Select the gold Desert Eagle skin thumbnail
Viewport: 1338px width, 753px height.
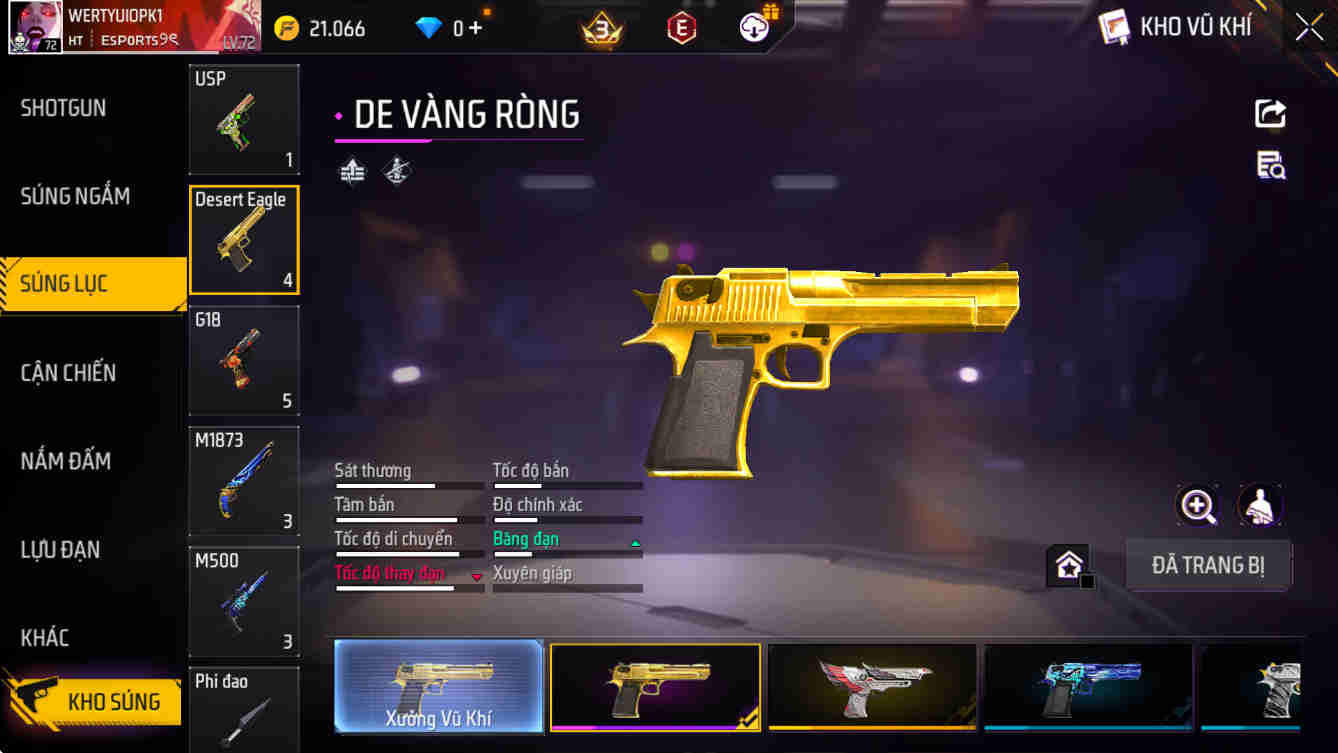pyautogui.click(x=655, y=687)
